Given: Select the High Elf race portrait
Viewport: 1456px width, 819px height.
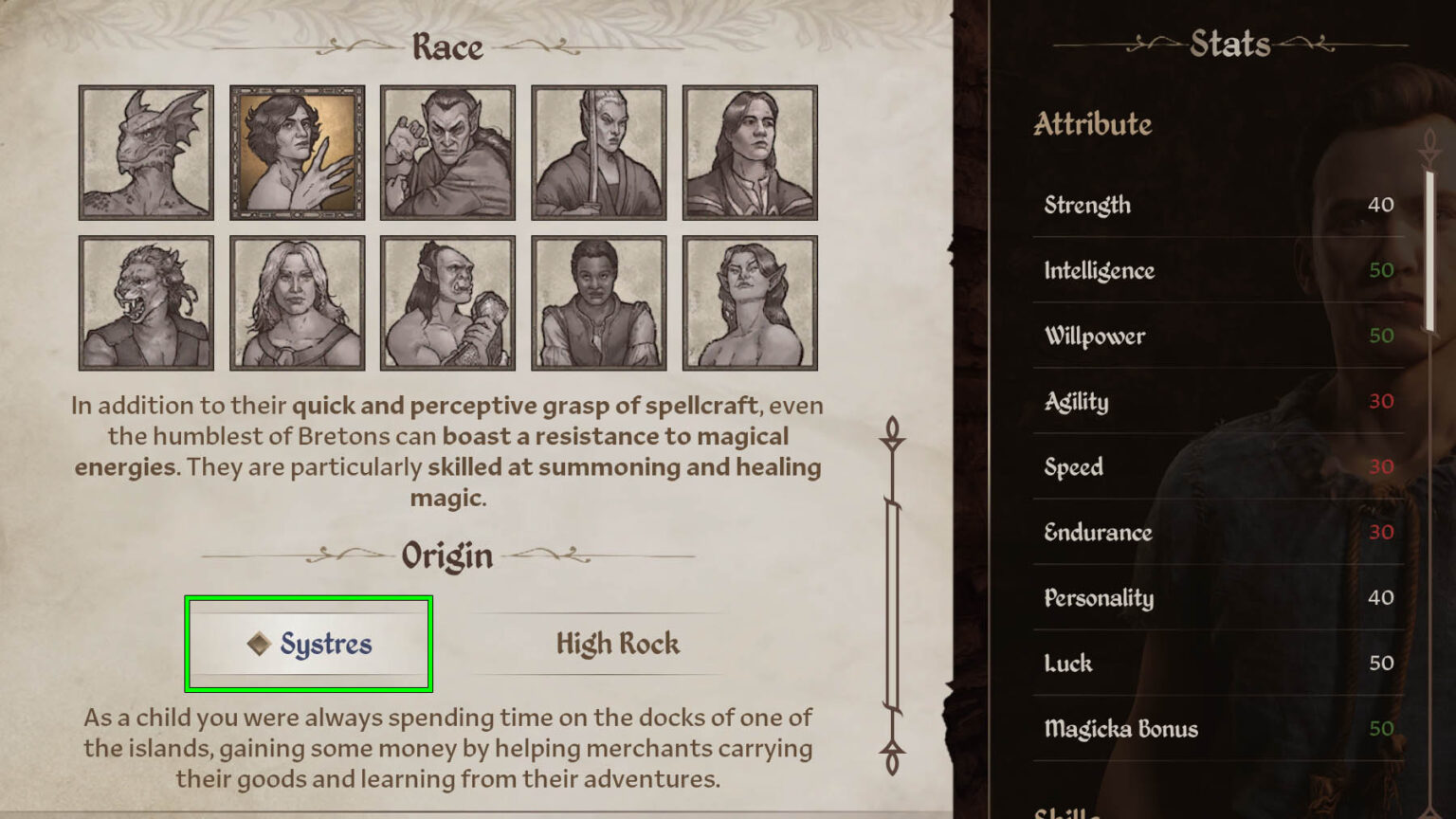Looking at the screenshot, I should [x=599, y=154].
